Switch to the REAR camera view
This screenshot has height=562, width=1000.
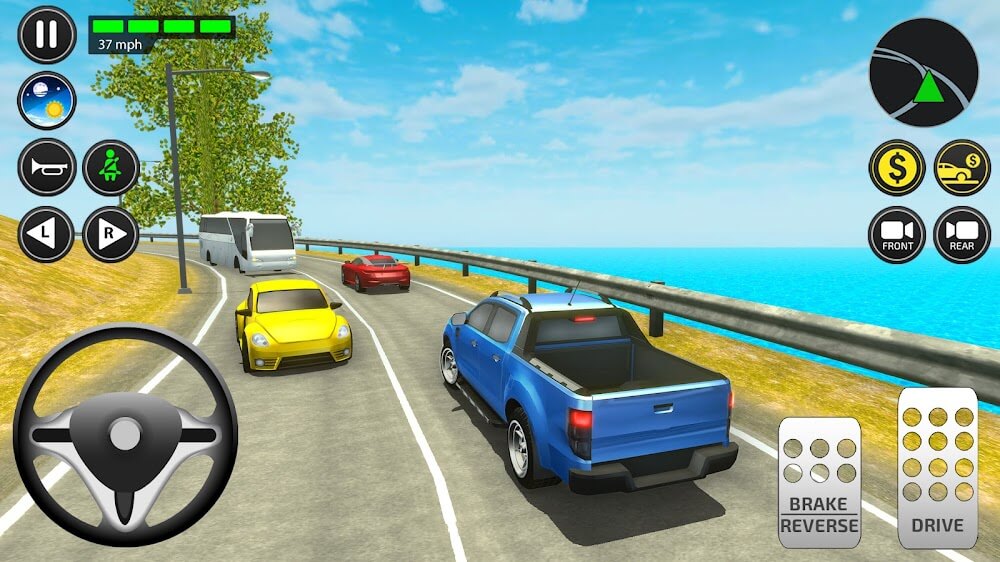[x=961, y=234]
